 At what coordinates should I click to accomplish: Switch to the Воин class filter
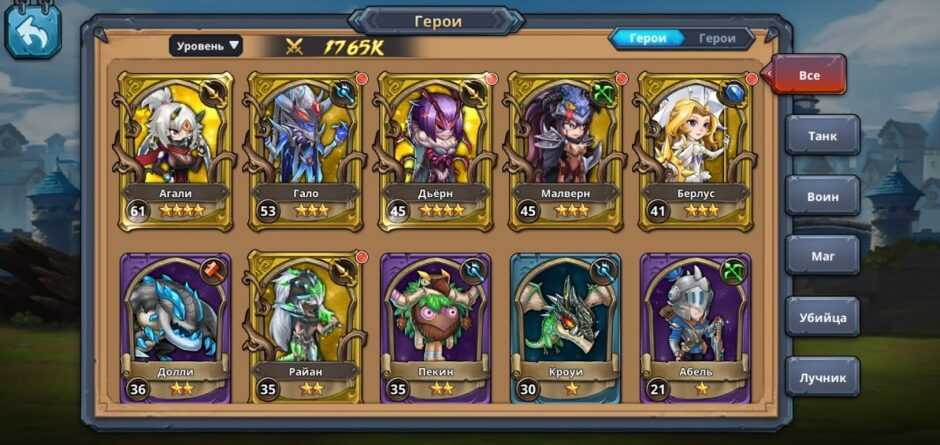click(x=822, y=196)
